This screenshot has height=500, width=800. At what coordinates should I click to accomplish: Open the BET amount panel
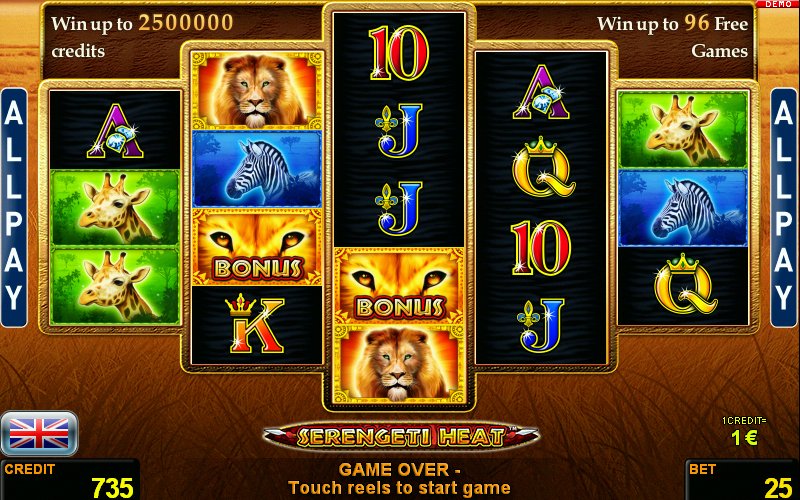(x=742, y=480)
